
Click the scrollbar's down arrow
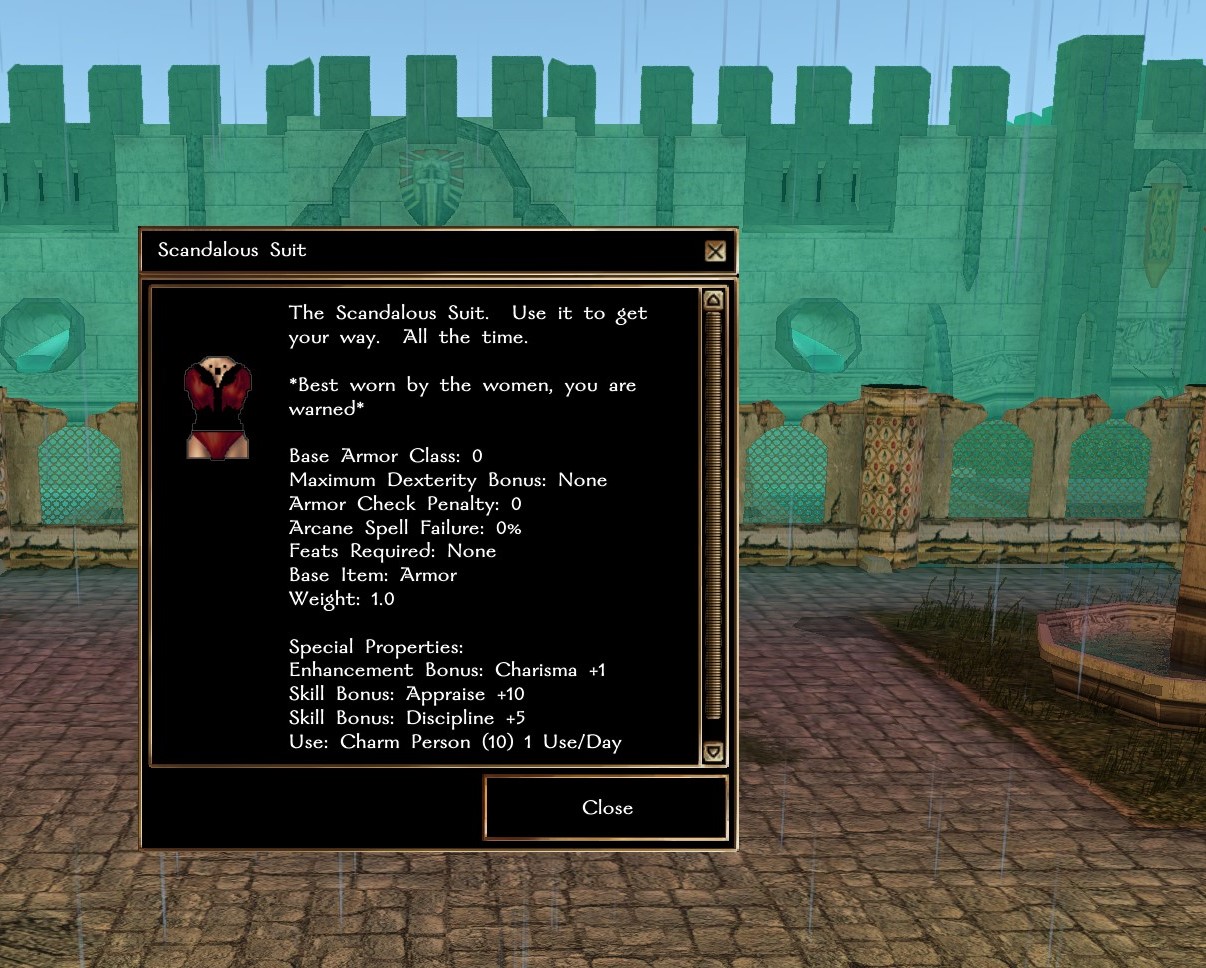(x=713, y=752)
